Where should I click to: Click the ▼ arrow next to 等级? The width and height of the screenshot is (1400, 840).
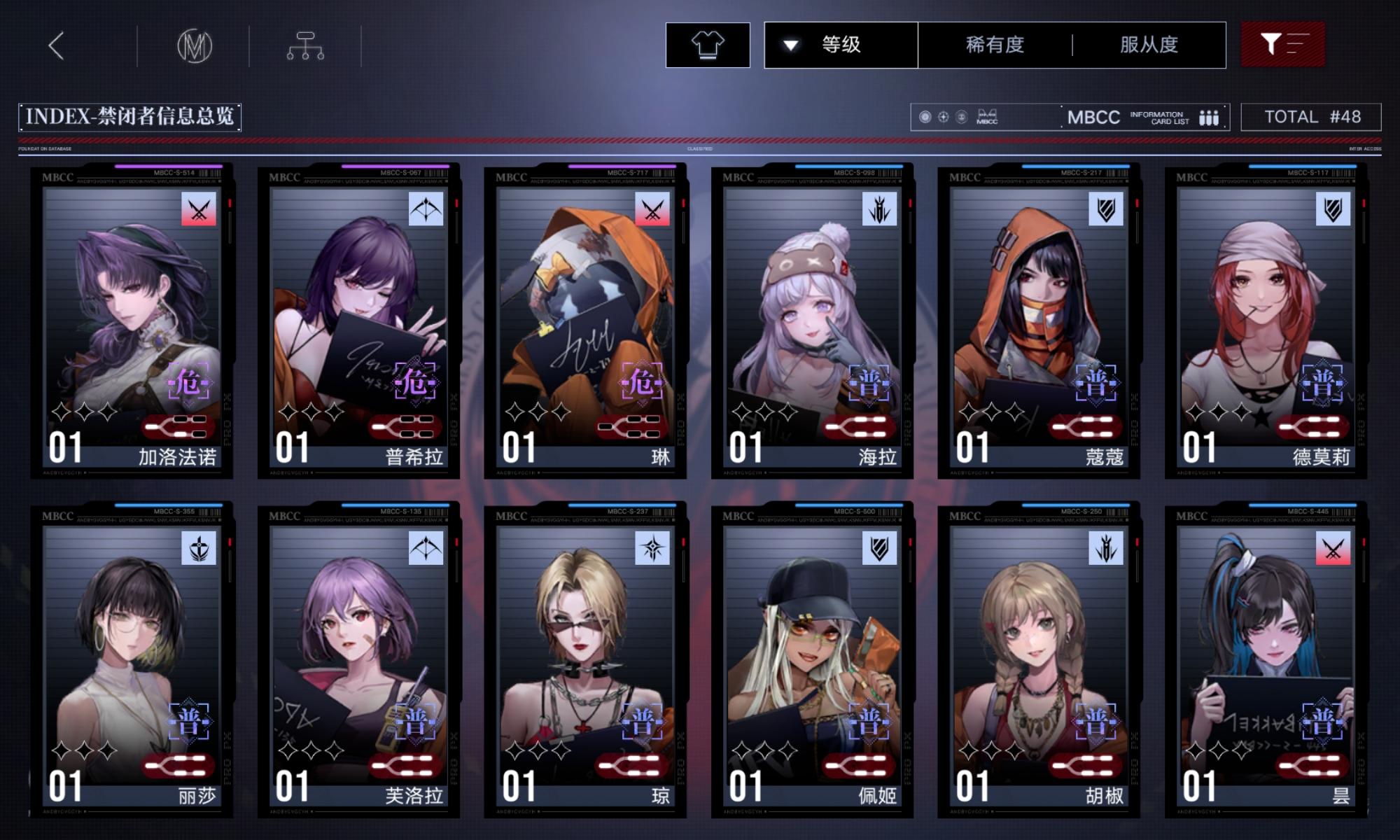tap(791, 44)
